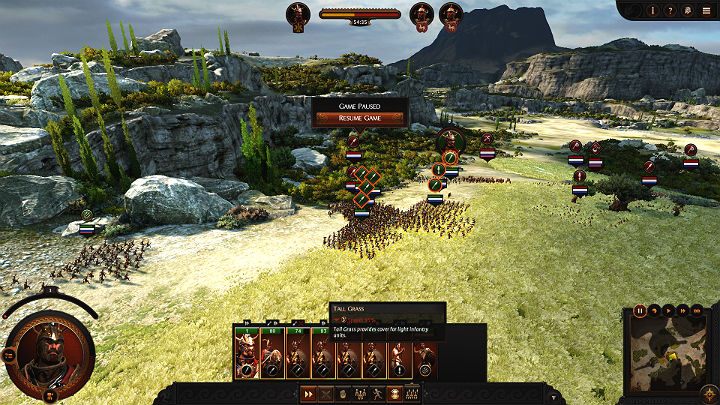Select the unit card showing 80

[271, 352]
